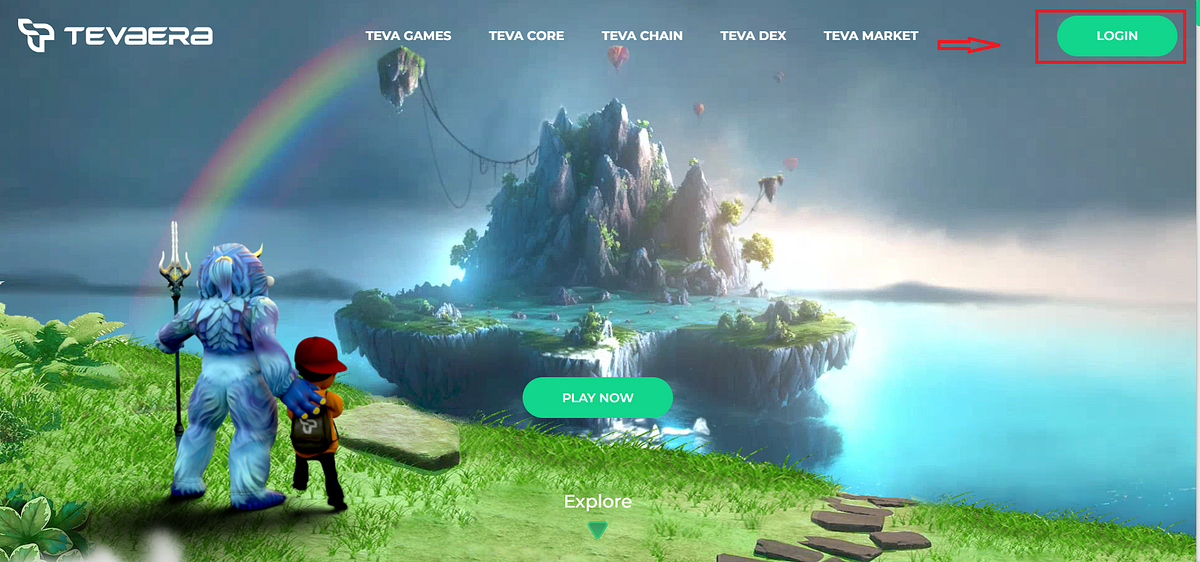
Task: Click the Tevaera logo
Action: tap(115, 36)
